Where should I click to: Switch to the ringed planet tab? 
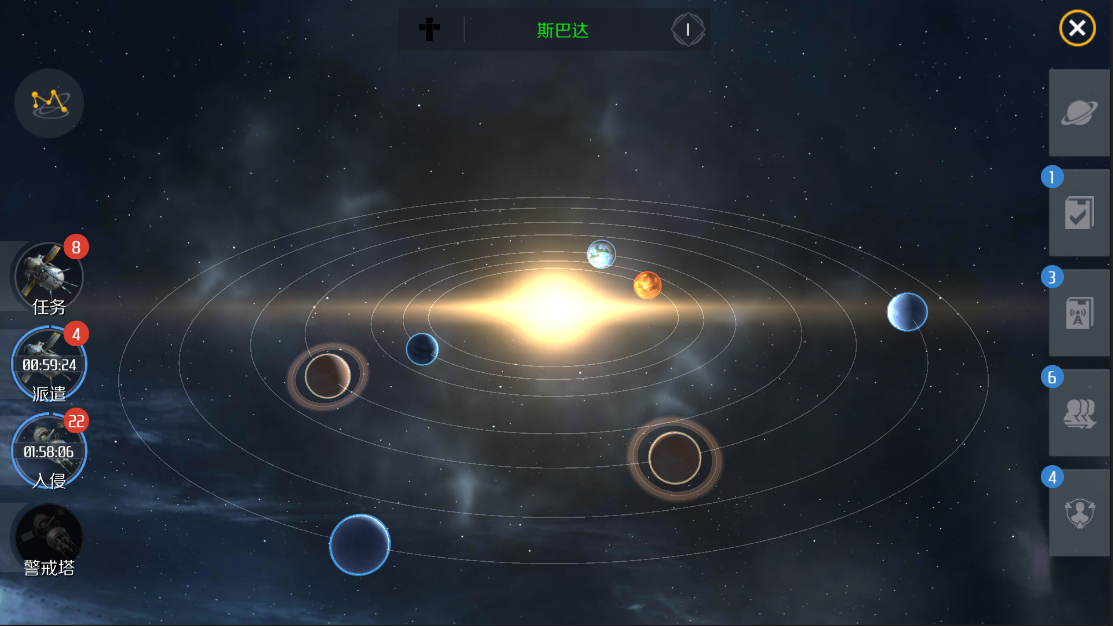click(x=1079, y=113)
